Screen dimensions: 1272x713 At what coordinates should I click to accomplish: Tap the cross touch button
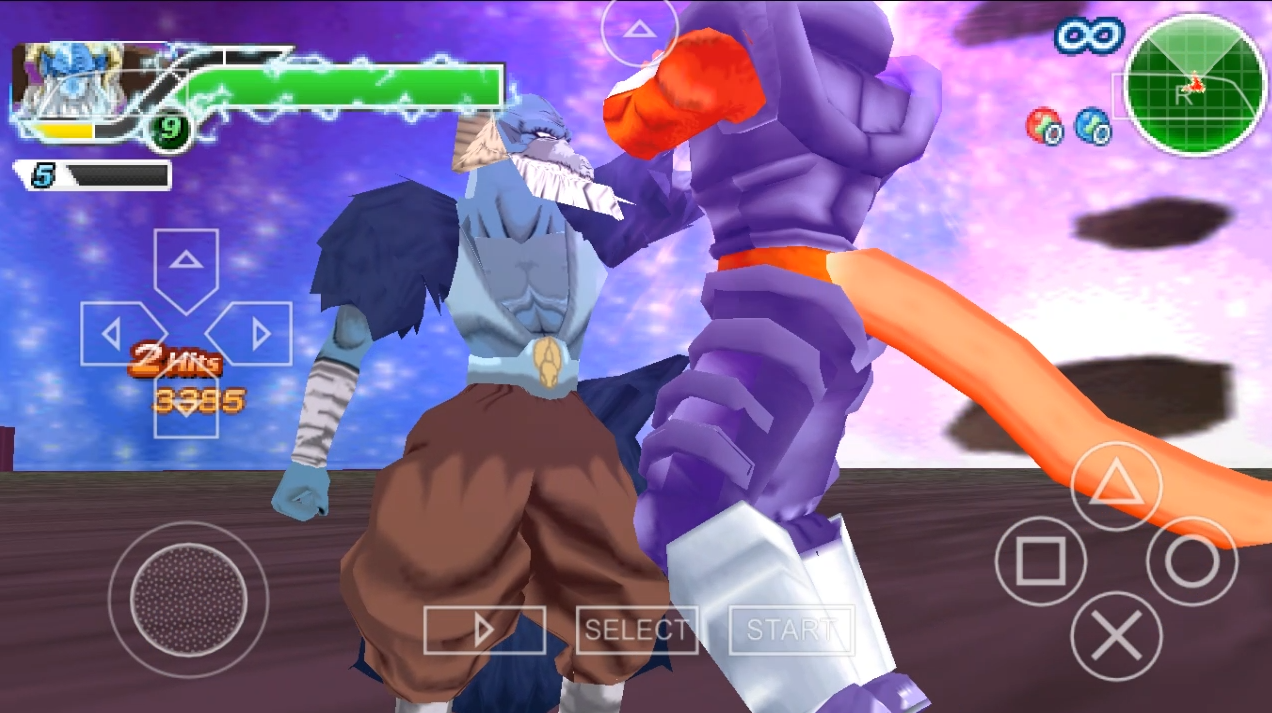tap(1115, 637)
